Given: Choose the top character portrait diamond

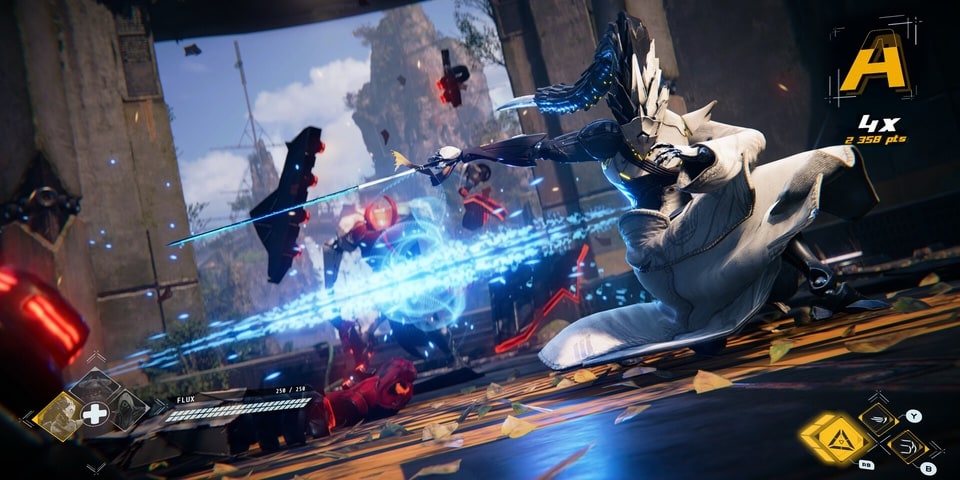Looking at the screenshot, I should click(x=94, y=386).
